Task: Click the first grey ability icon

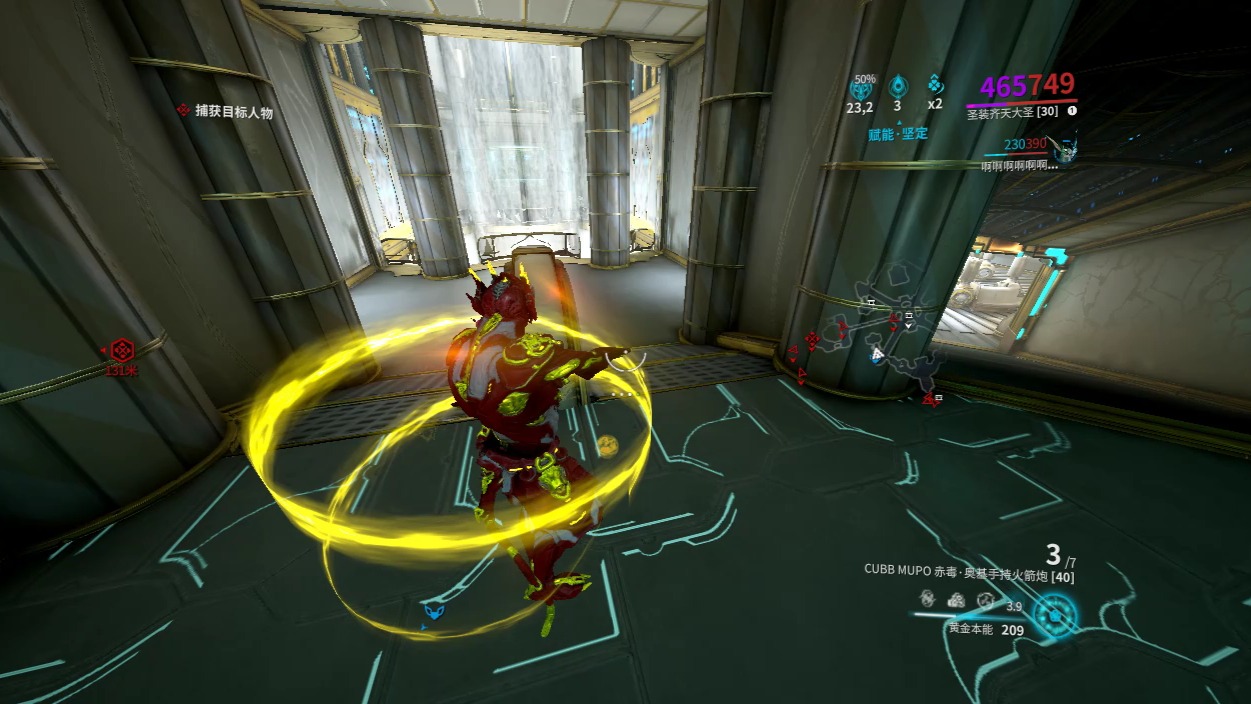Action: 927,598
